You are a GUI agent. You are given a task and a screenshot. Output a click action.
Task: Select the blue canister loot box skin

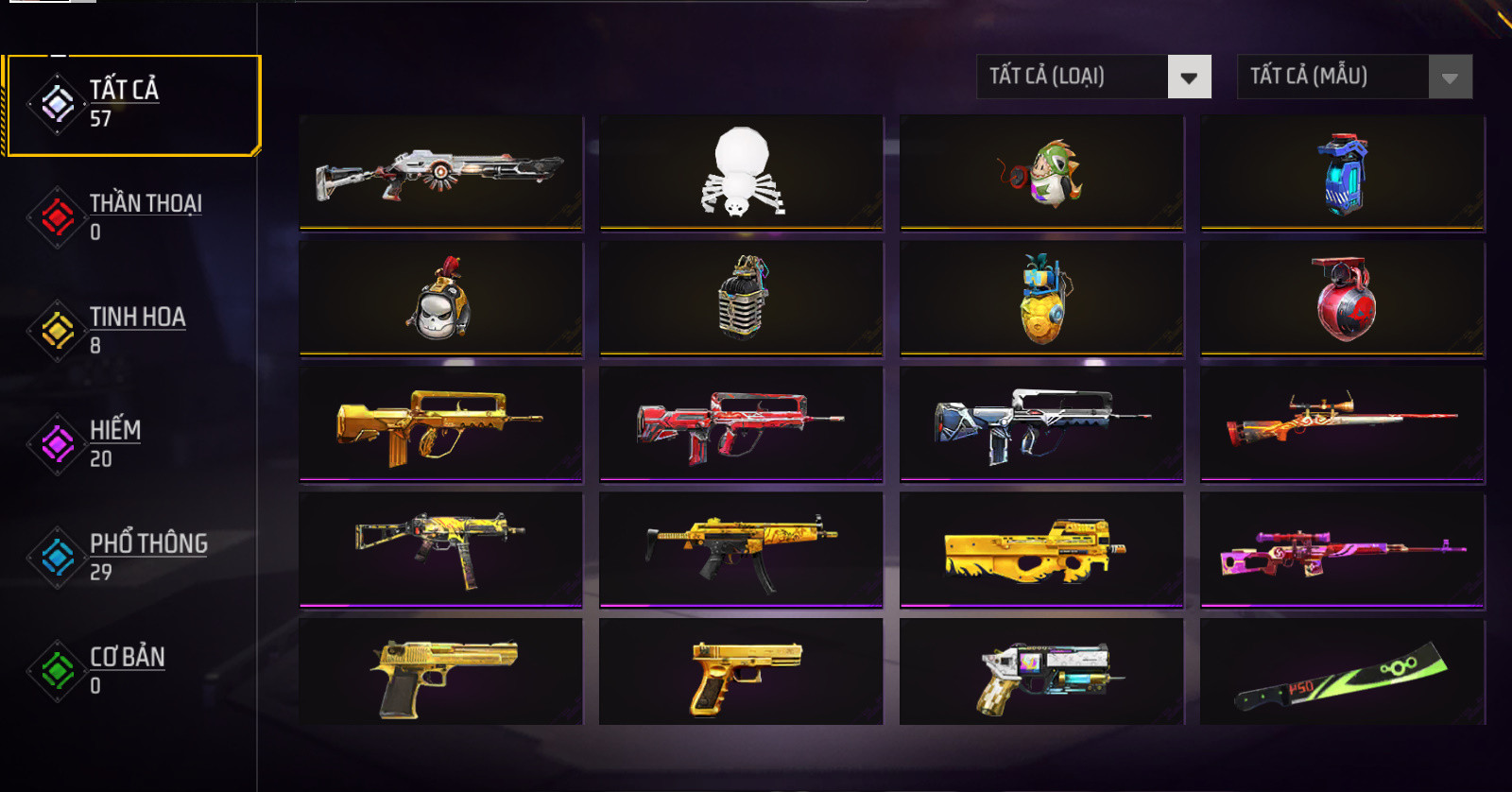(x=1342, y=173)
